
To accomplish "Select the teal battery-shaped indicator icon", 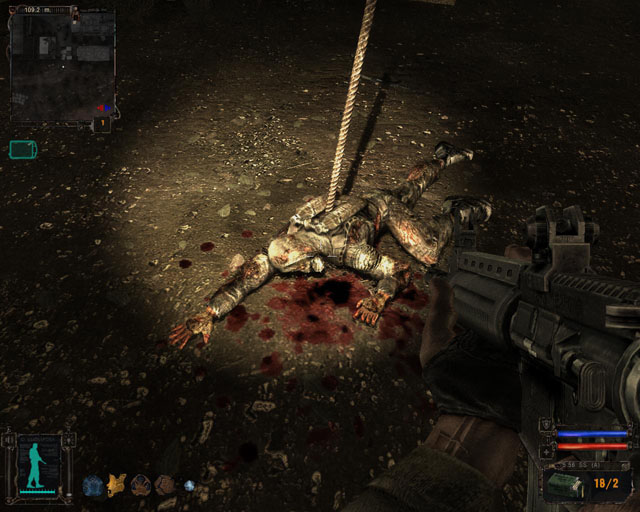I will click(x=22, y=150).
